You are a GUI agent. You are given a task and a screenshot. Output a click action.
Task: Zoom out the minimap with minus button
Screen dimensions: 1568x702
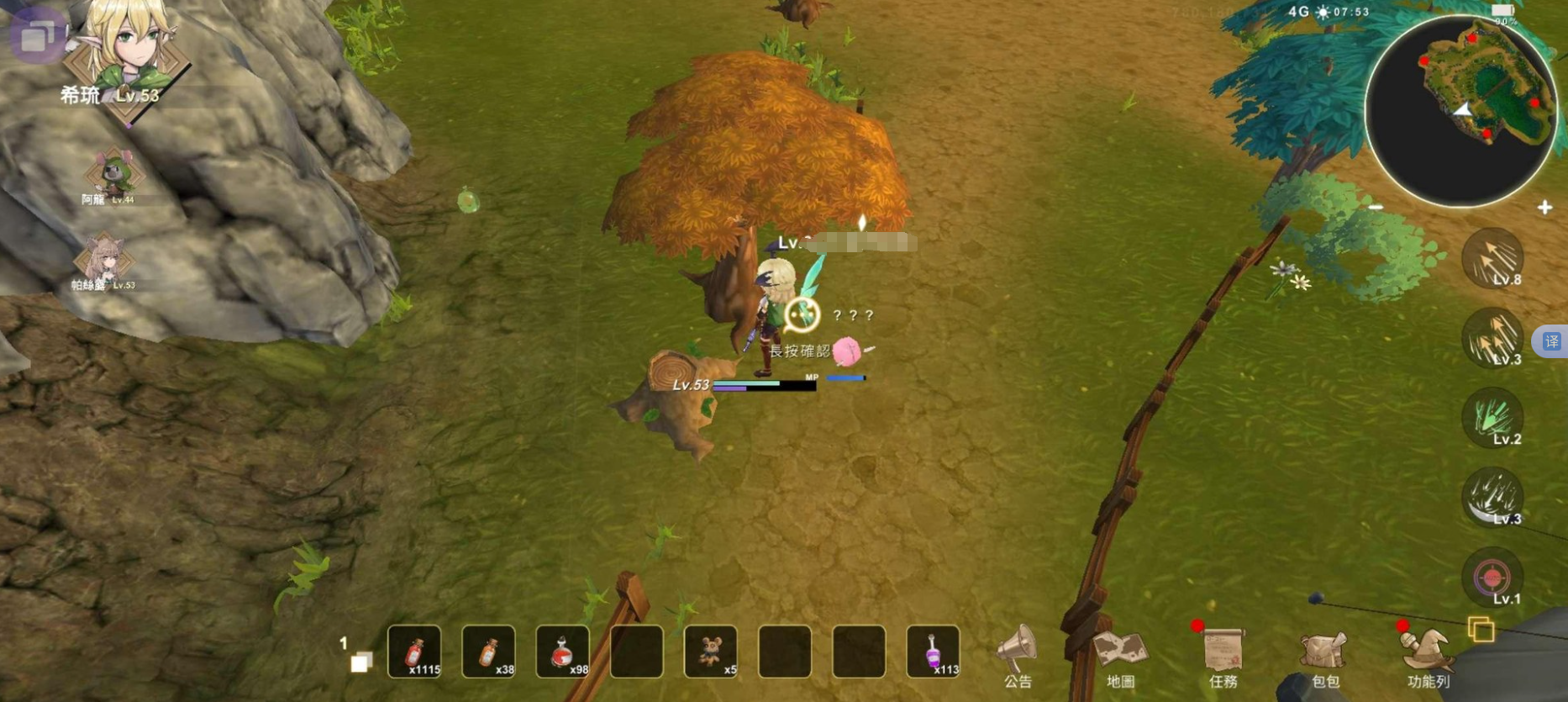coord(1376,207)
